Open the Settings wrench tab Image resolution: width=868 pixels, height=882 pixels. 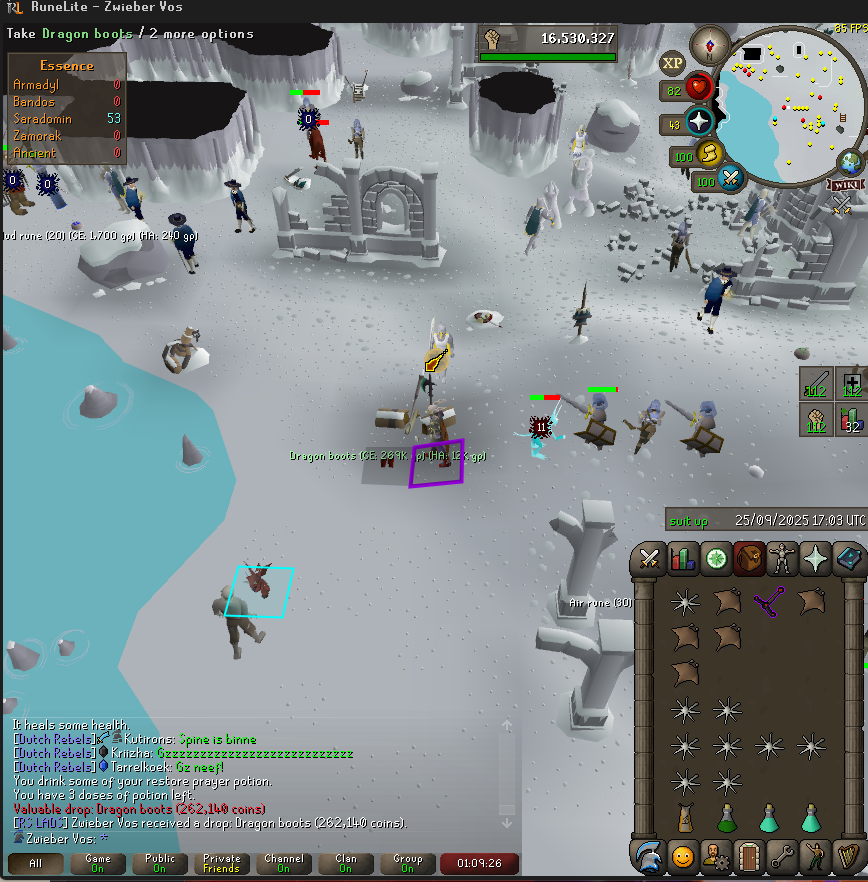pos(783,857)
